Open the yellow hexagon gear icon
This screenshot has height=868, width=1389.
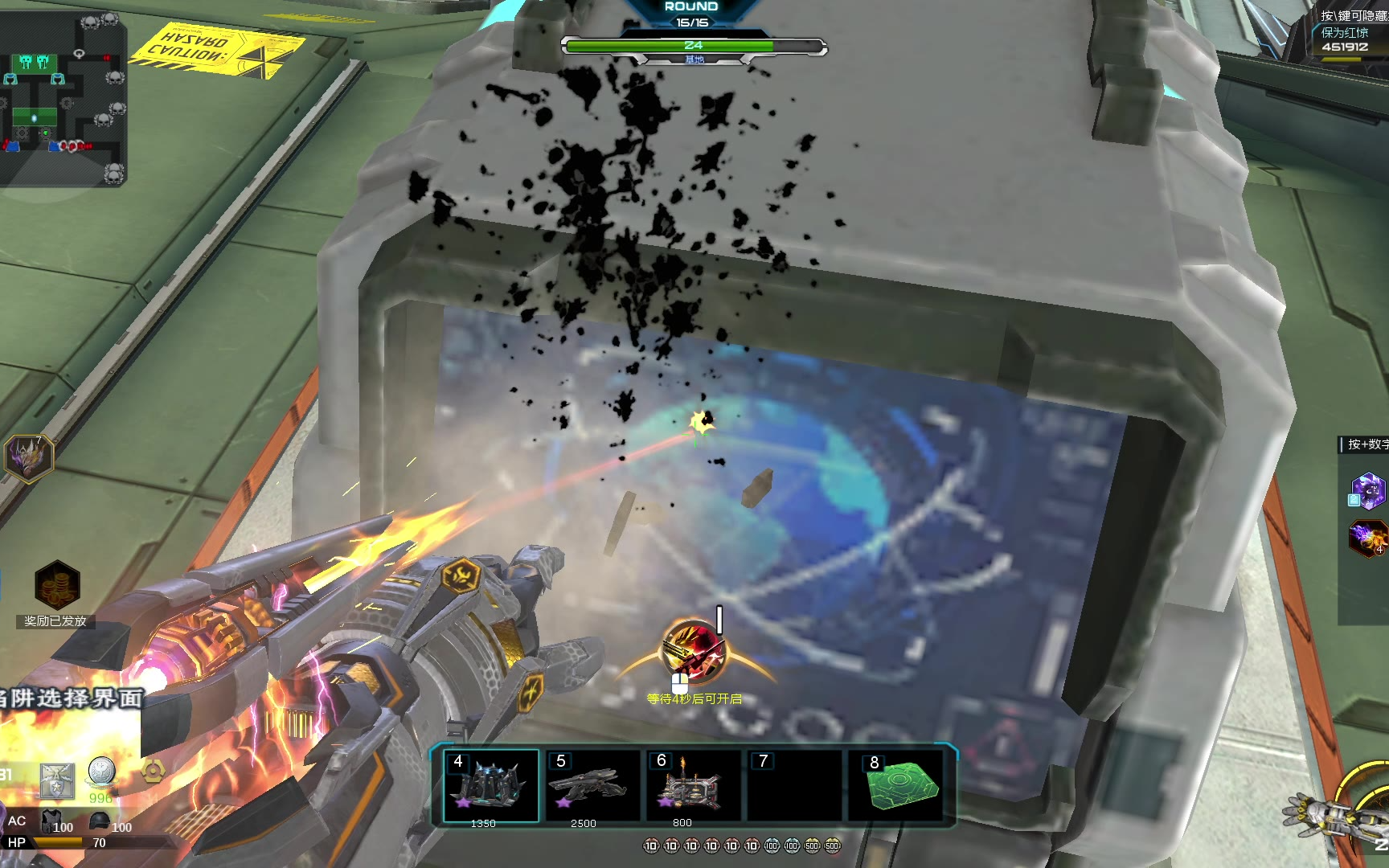pyautogui.click(x=153, y=771)
